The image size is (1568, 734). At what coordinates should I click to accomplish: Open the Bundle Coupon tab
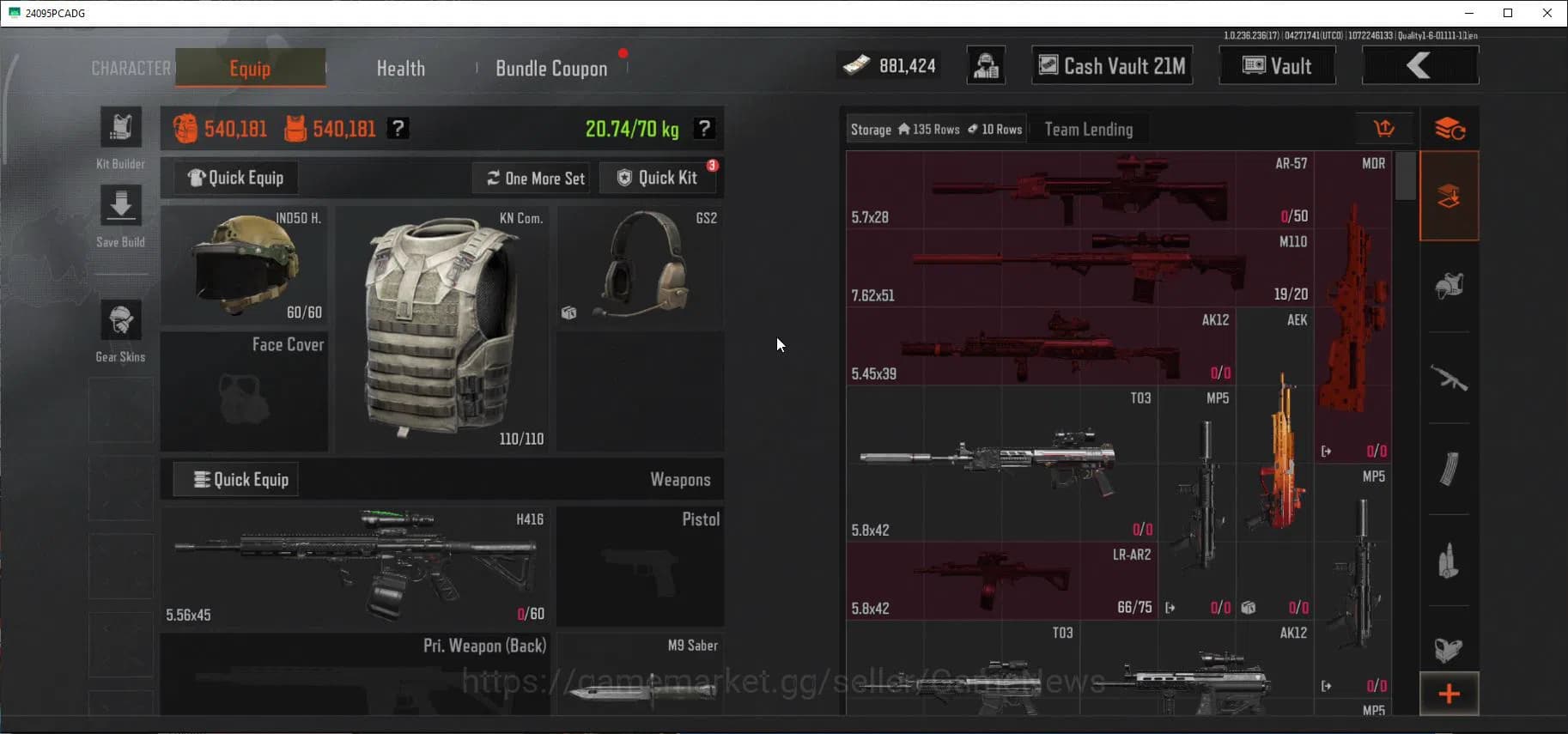pos(551,68)
